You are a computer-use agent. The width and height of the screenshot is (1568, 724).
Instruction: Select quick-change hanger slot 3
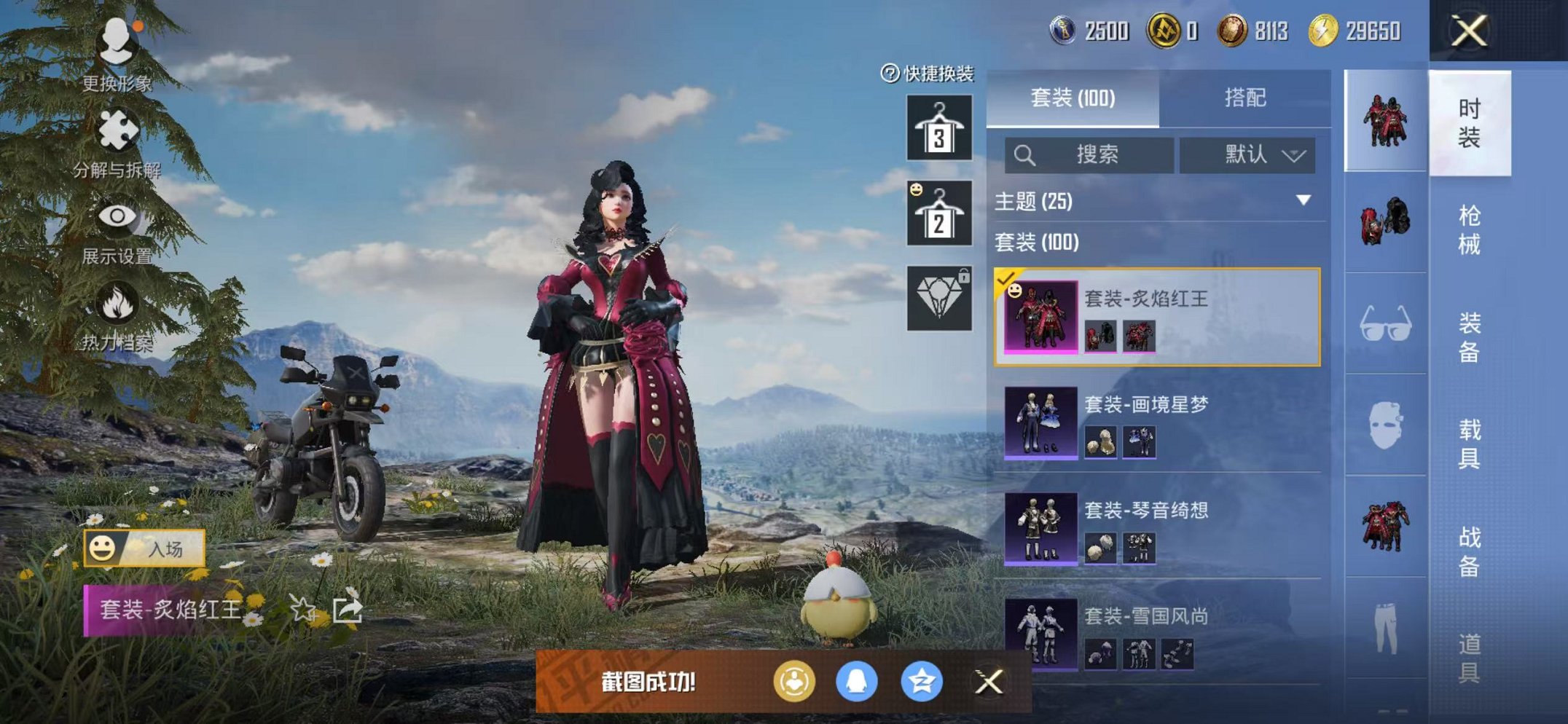click(x=938, y=130)
